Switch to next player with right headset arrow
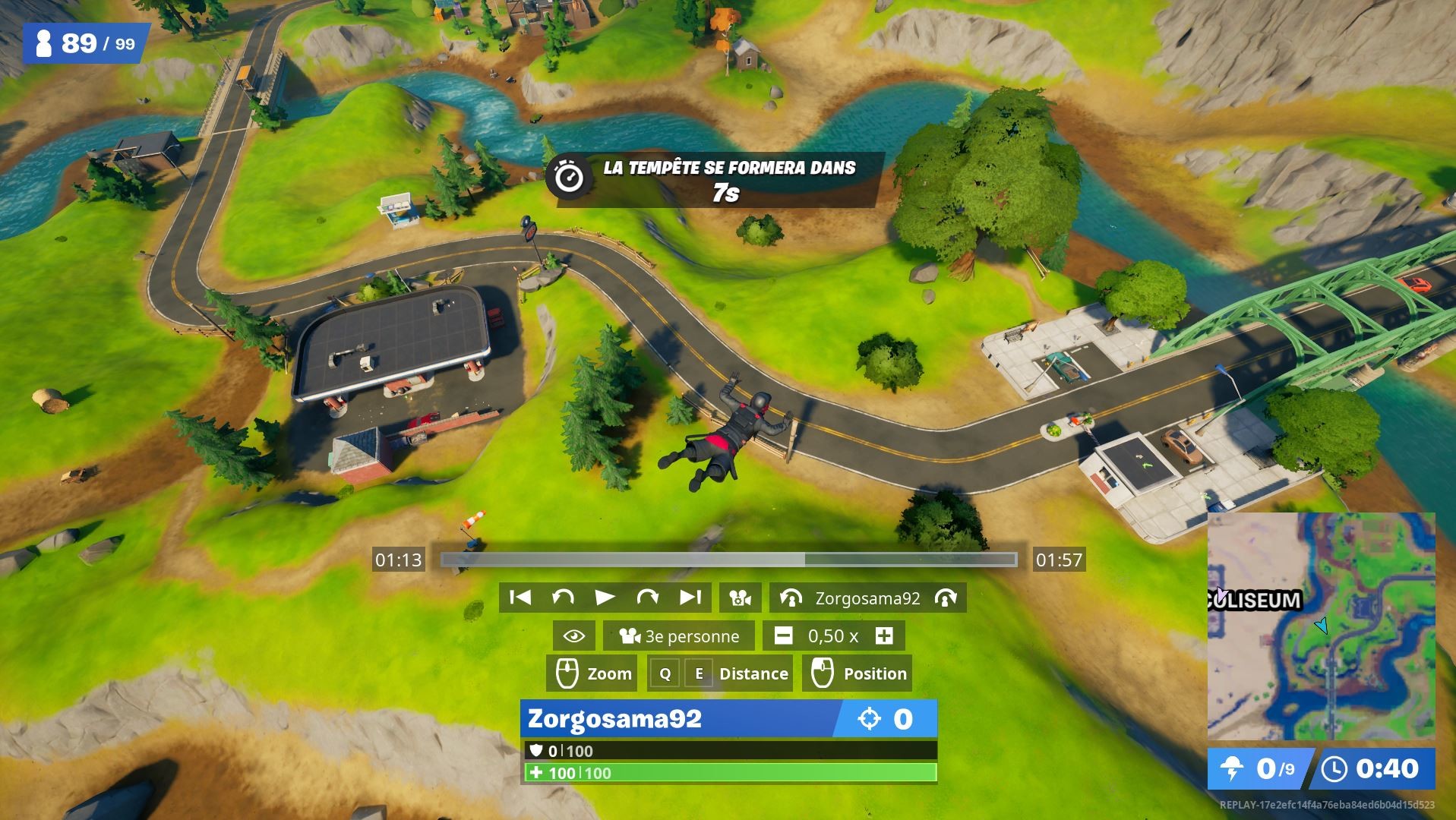 (946, 598)
